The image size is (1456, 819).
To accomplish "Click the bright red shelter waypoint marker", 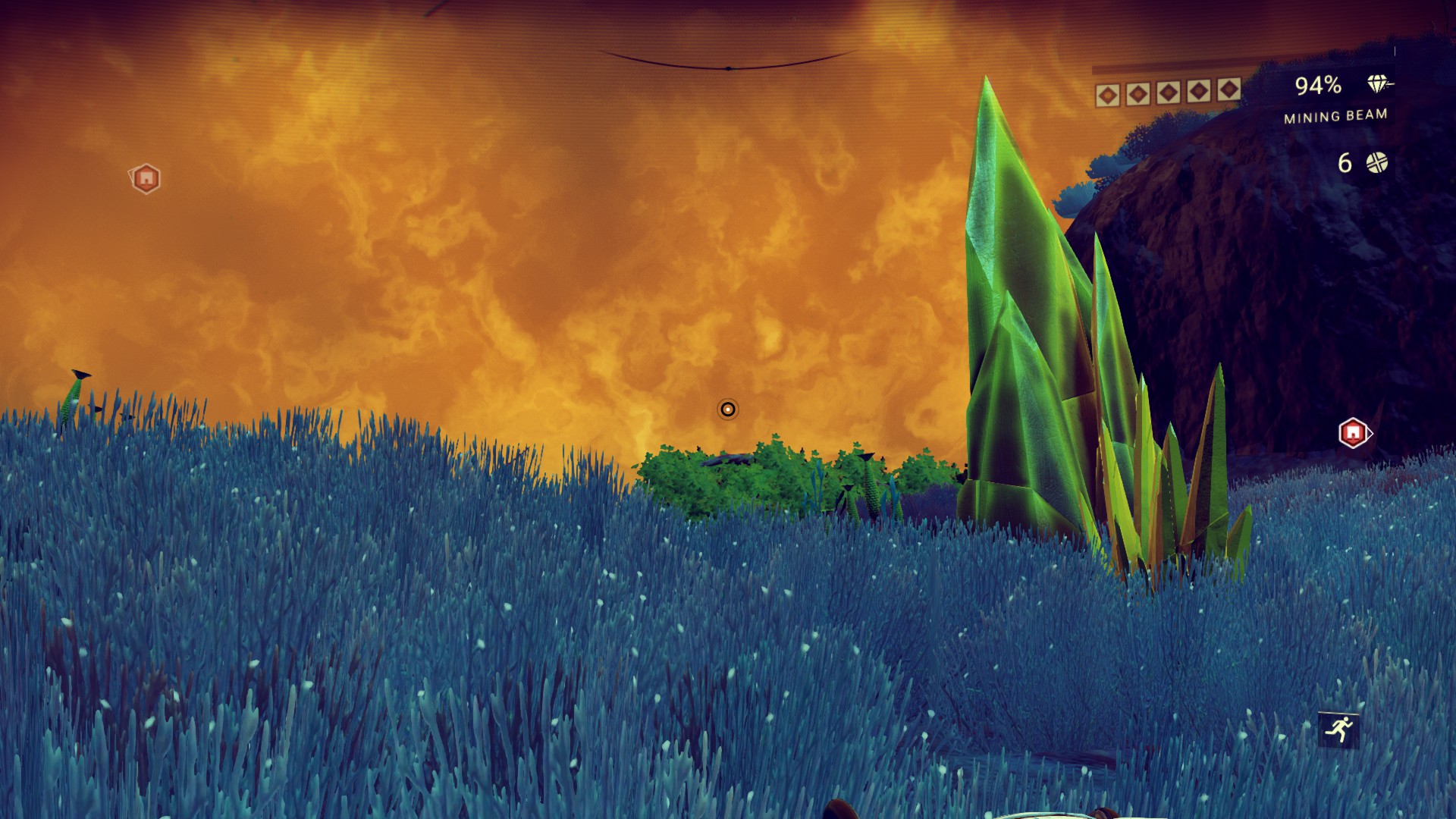I will 1353,433.
